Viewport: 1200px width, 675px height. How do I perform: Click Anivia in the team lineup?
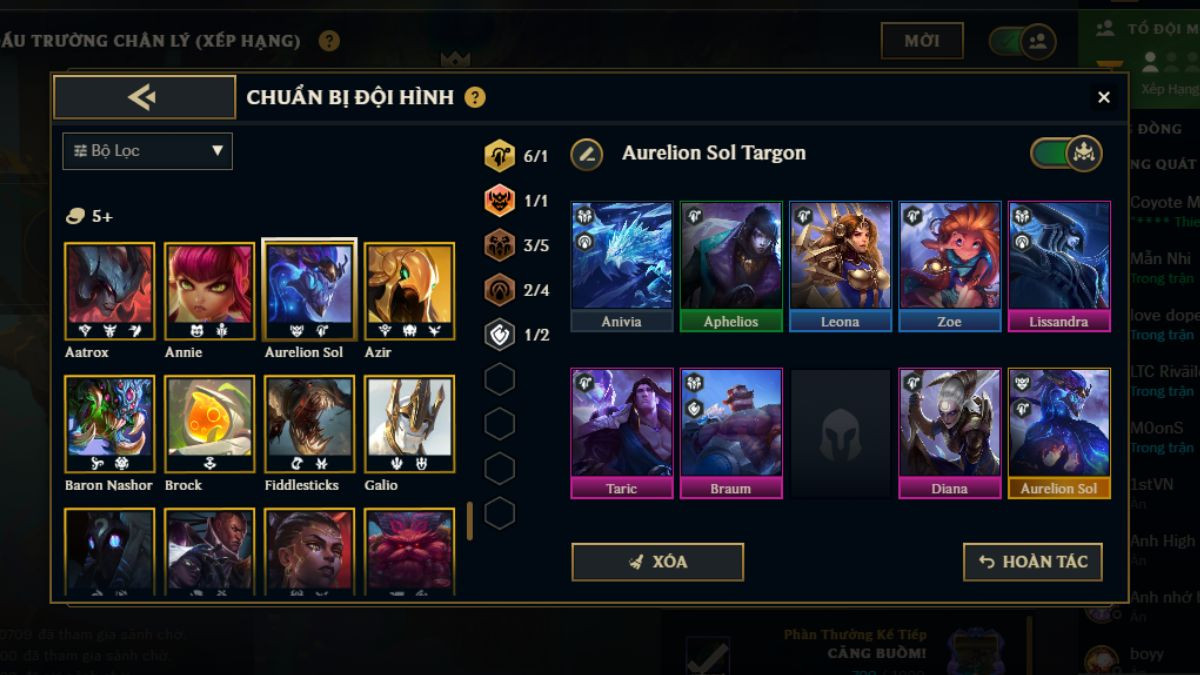(x=621, y=265)
